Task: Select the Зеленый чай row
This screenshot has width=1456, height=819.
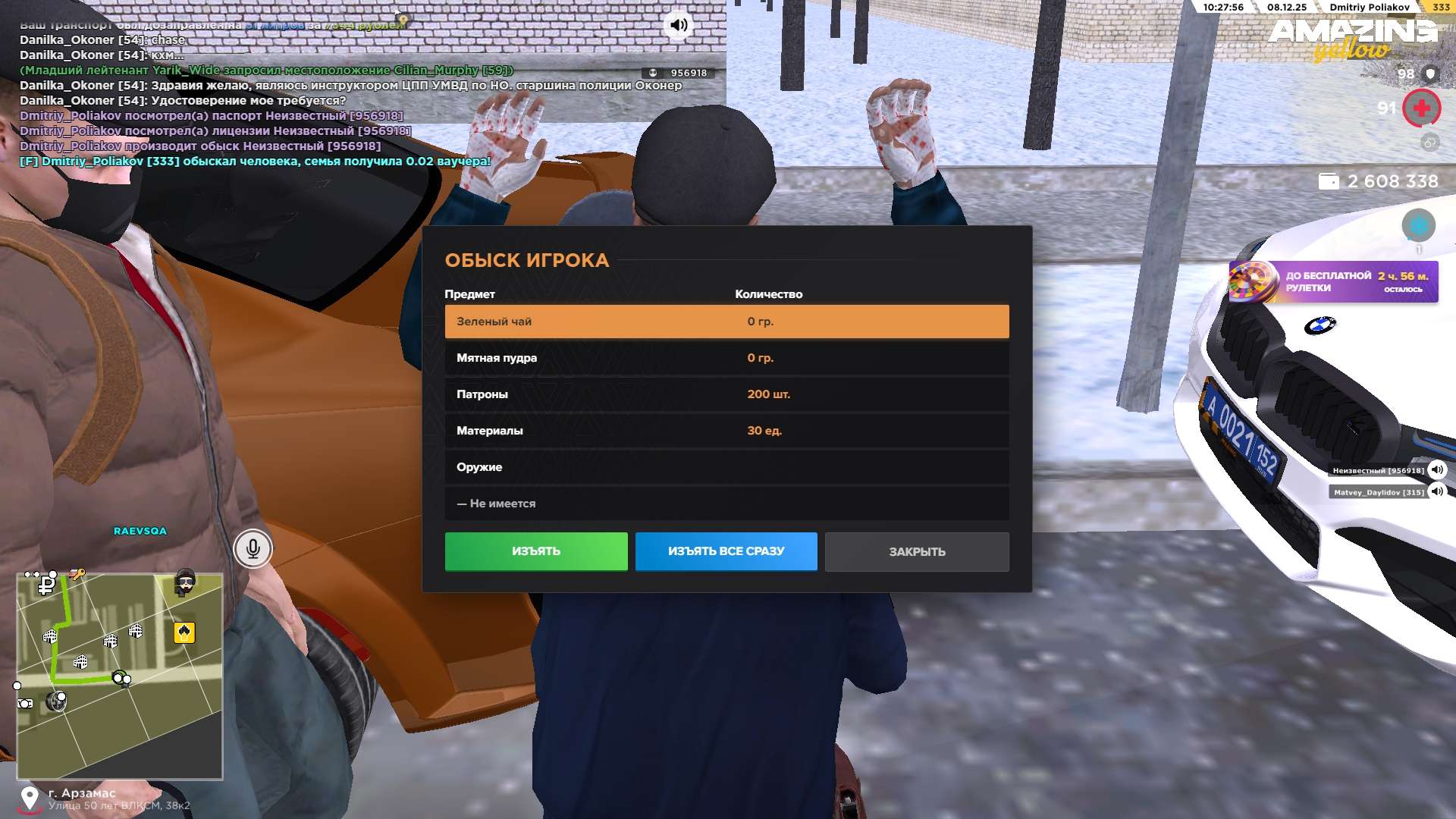Action: 726,322
